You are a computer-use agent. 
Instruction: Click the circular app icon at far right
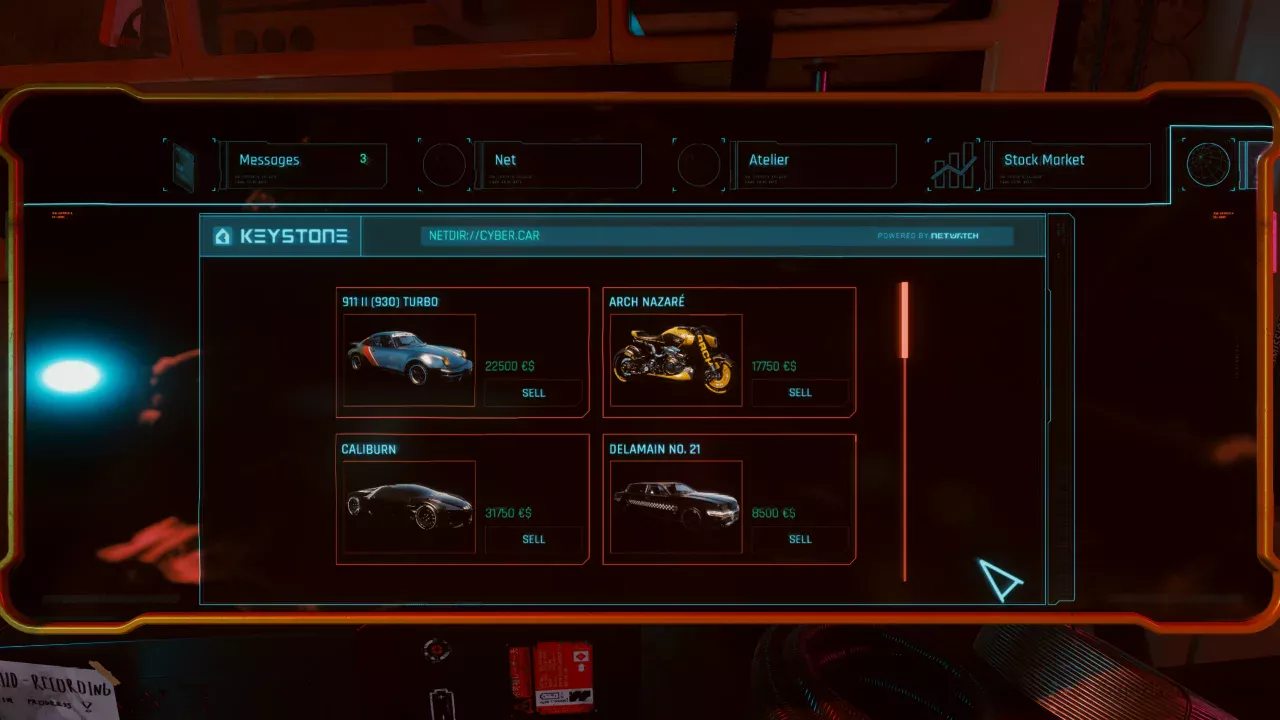coord(1207,164)
